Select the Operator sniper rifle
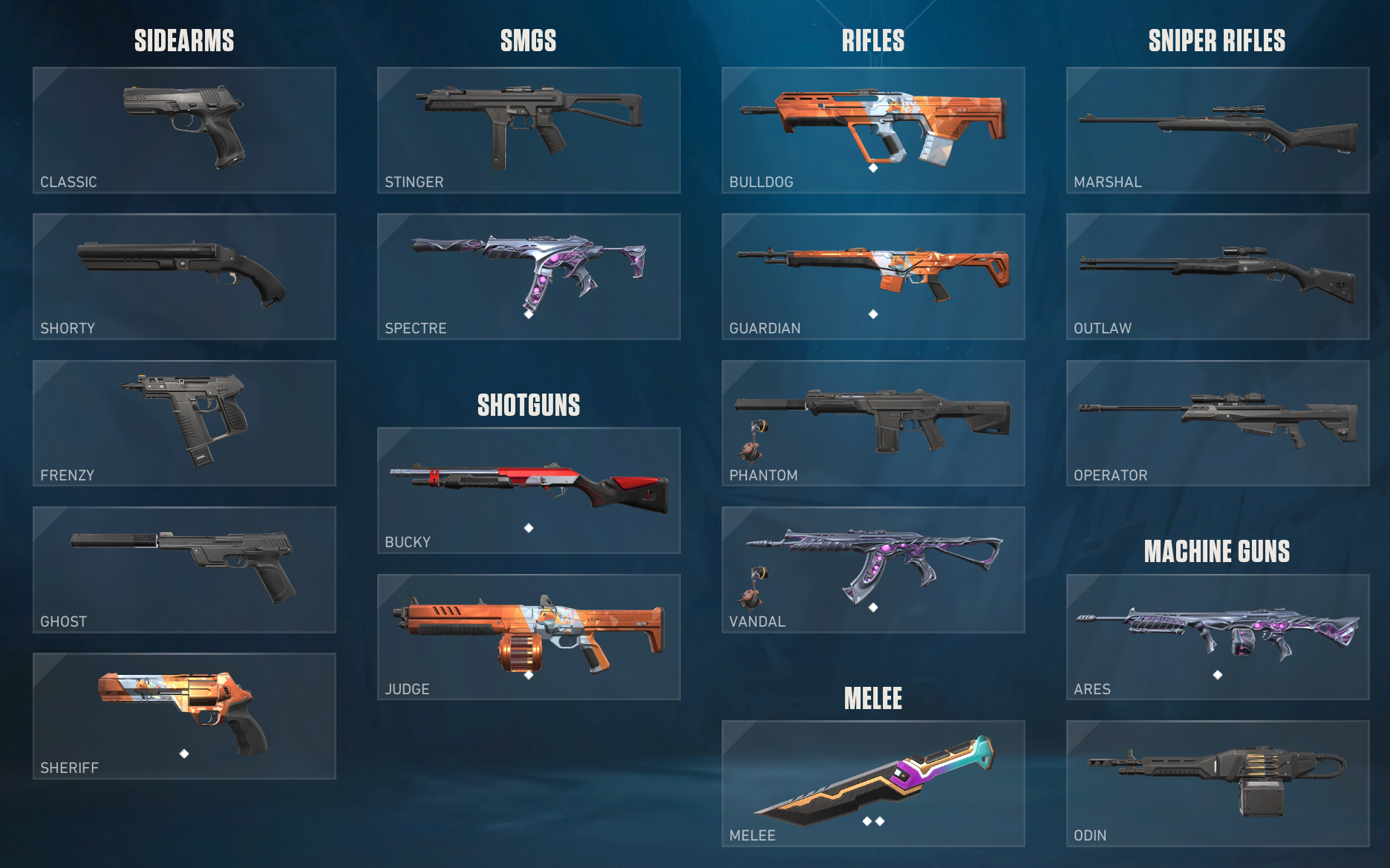 (x=1218, y=422)
